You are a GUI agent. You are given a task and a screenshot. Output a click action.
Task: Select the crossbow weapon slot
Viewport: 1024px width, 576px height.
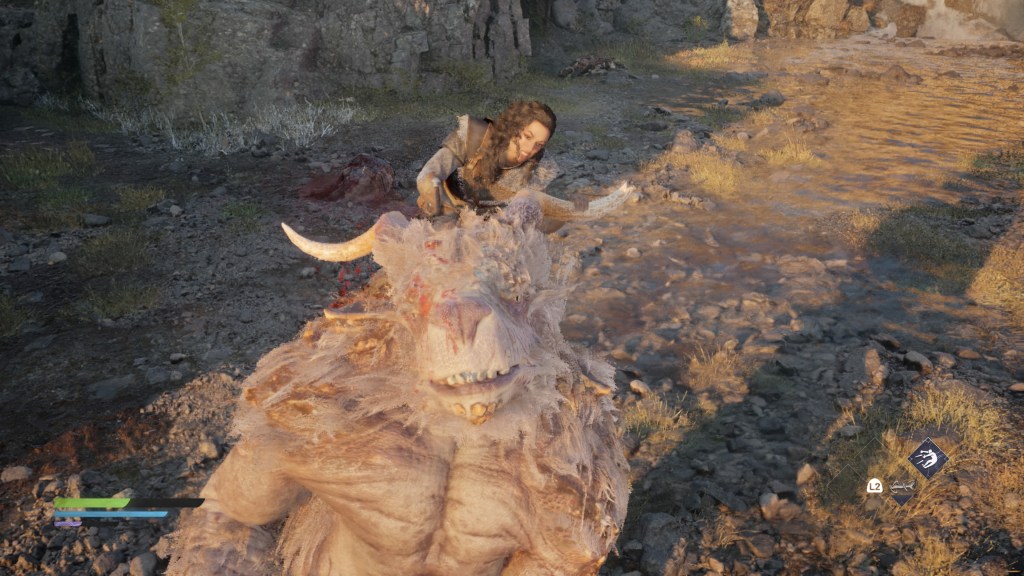(902, 487)
